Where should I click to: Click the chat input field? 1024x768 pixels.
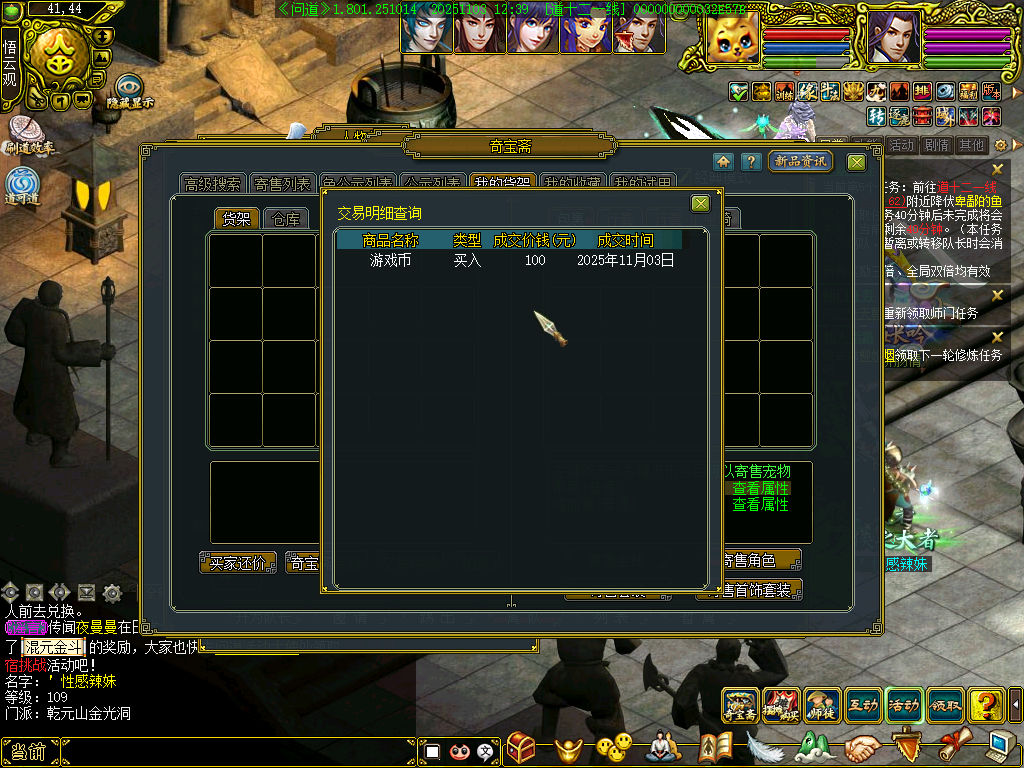(238, 751)
